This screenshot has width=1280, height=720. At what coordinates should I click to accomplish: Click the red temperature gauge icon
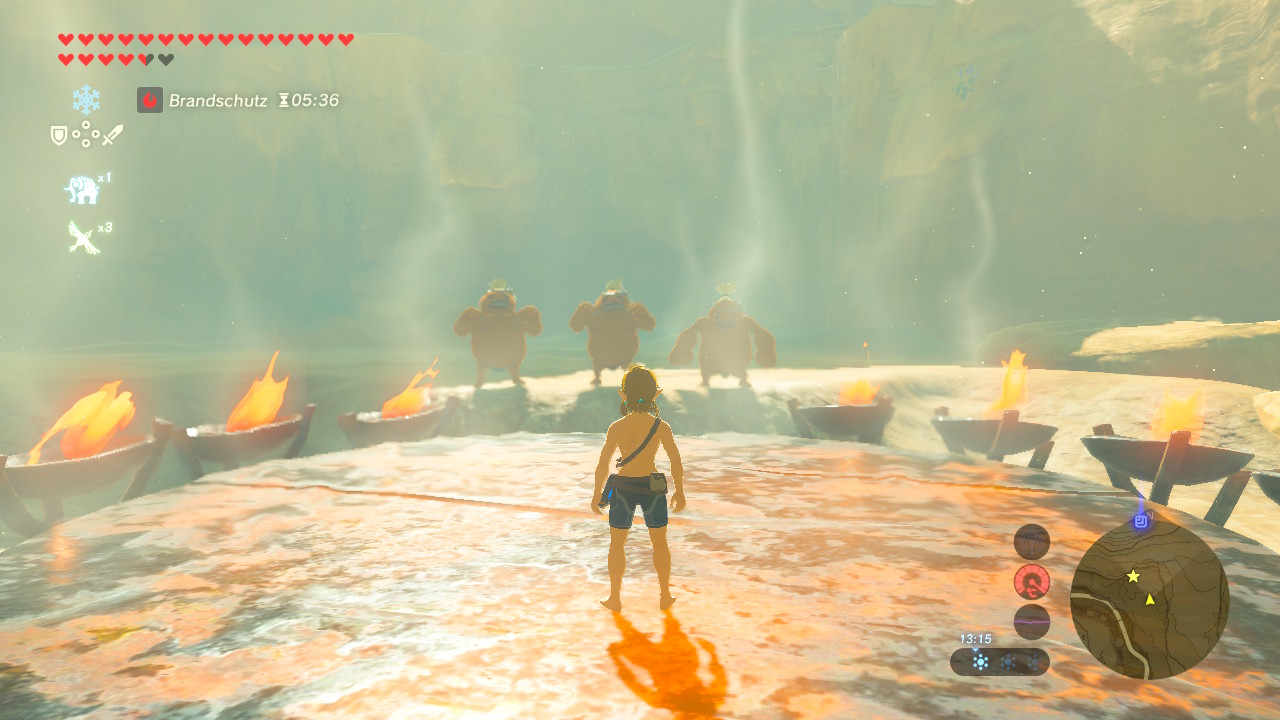(x=1032, y=581)
